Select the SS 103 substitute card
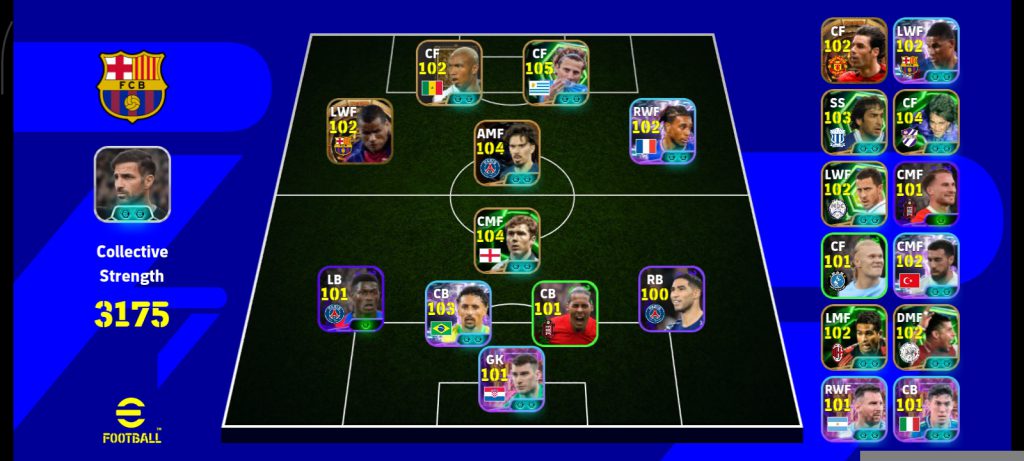This screenshot has width=1024, height=461. pos(854,122)
